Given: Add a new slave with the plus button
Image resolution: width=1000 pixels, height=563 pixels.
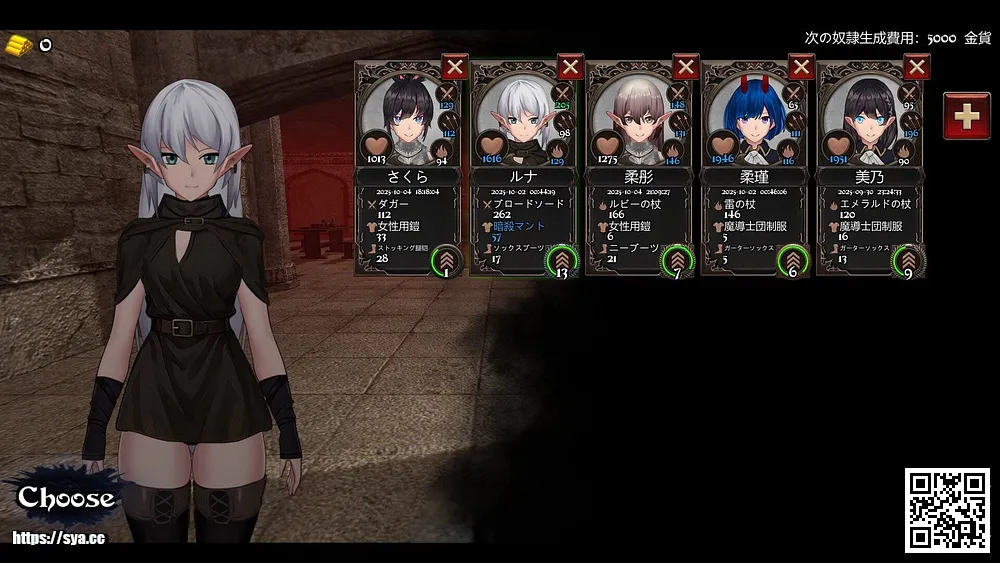Looking at the screenshot, I should click(x=967, y=116).
